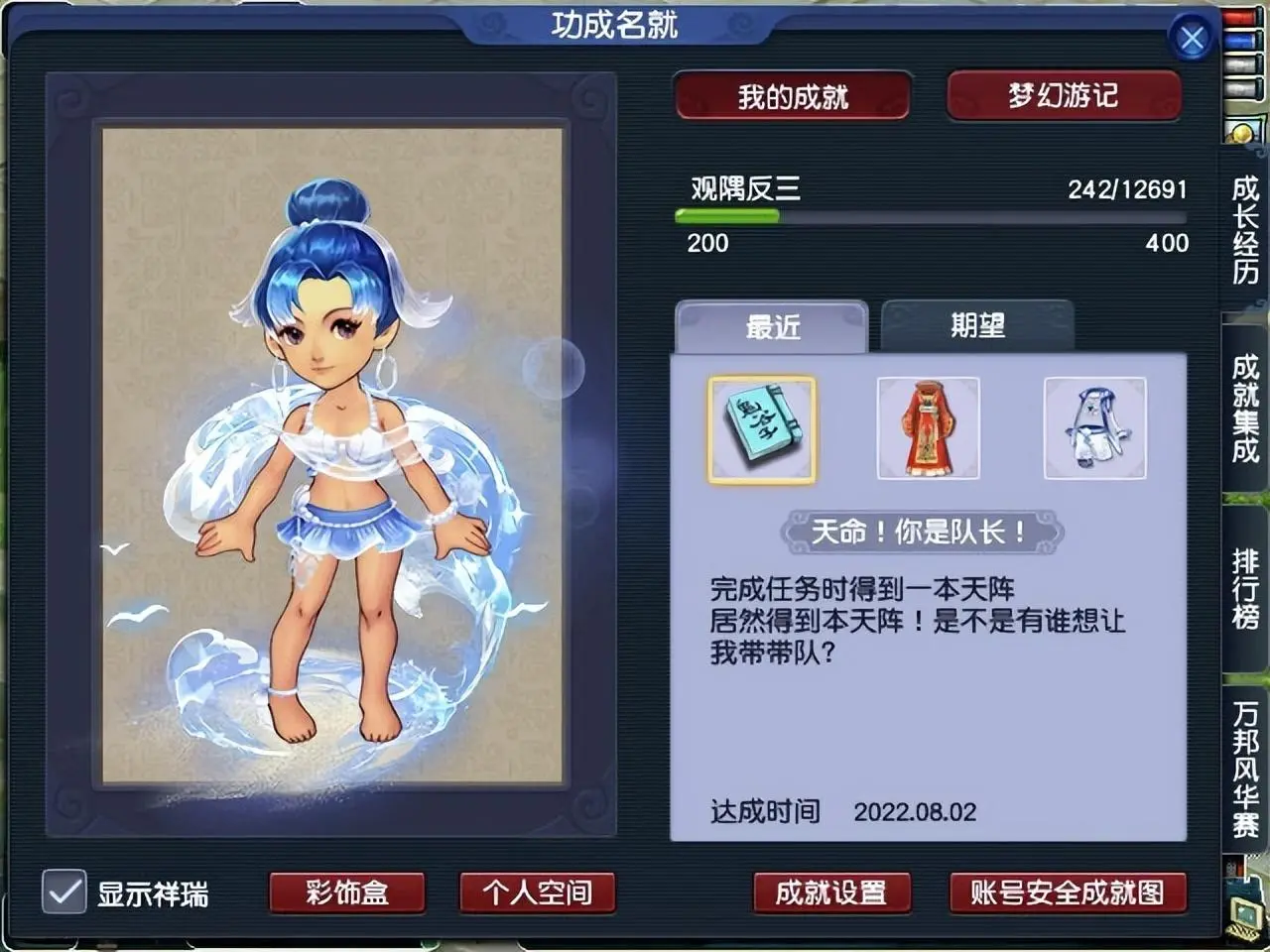Switch to the 梦幻游记 tab
The image size is (1270, 952).
pyautogui.click(x=1064, y=95)
